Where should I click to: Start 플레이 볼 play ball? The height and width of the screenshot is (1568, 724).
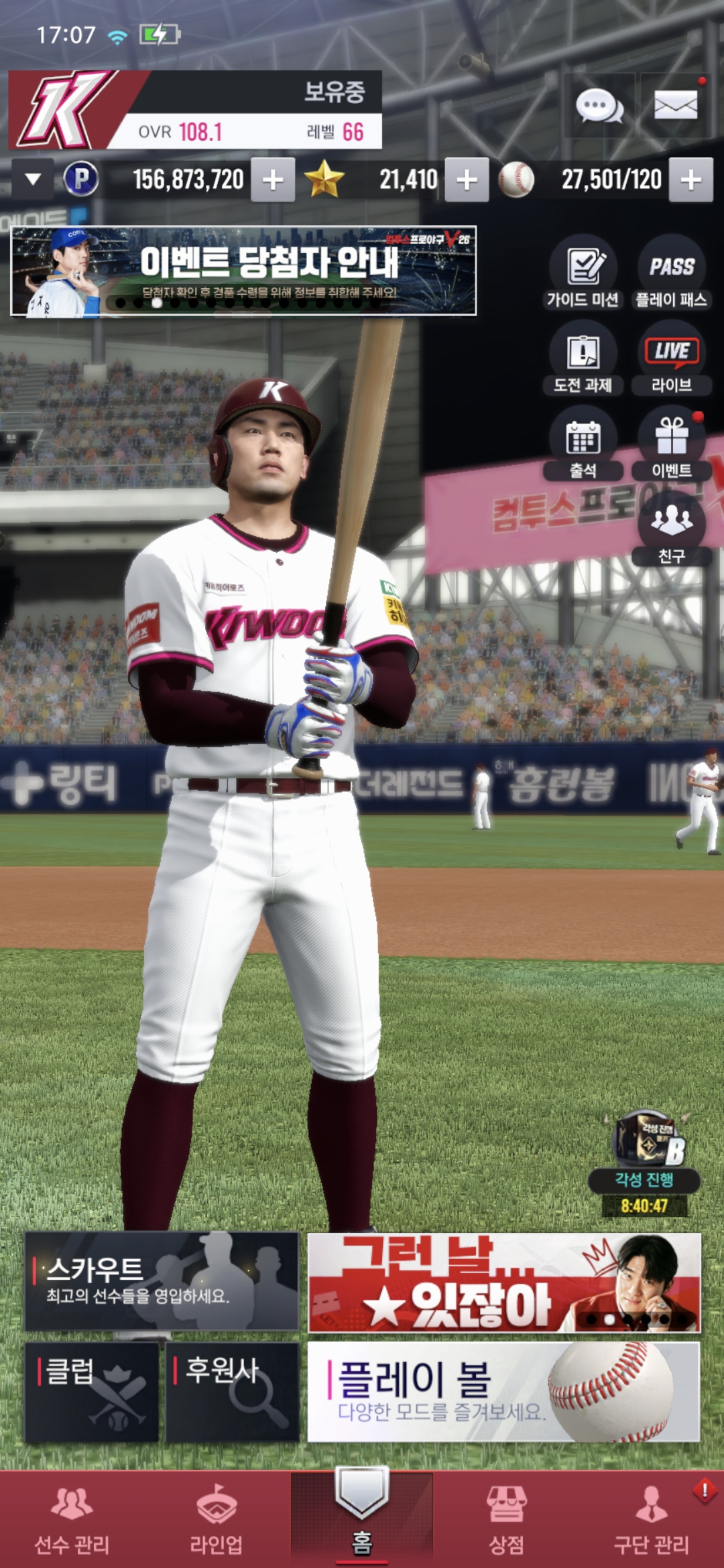(503, 1392)
